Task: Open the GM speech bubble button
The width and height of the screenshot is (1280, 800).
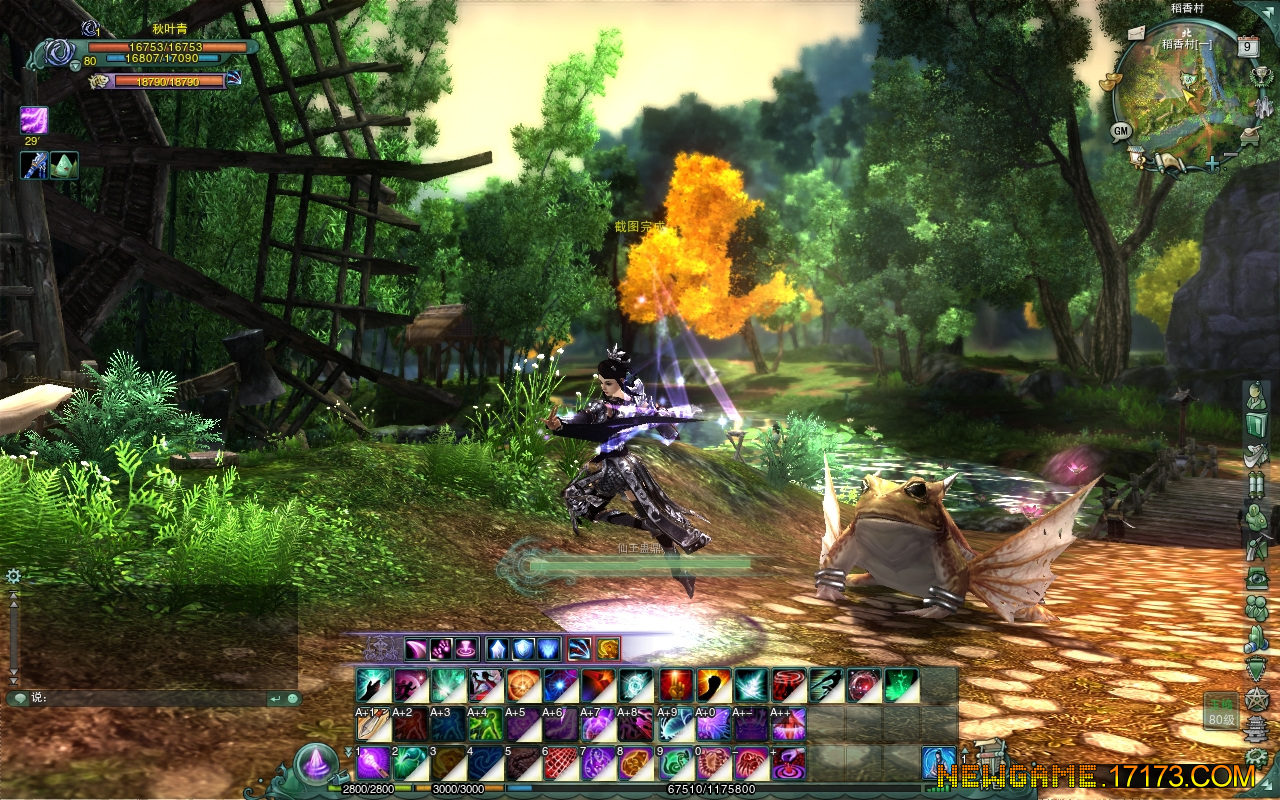Action: point(1120,130)
